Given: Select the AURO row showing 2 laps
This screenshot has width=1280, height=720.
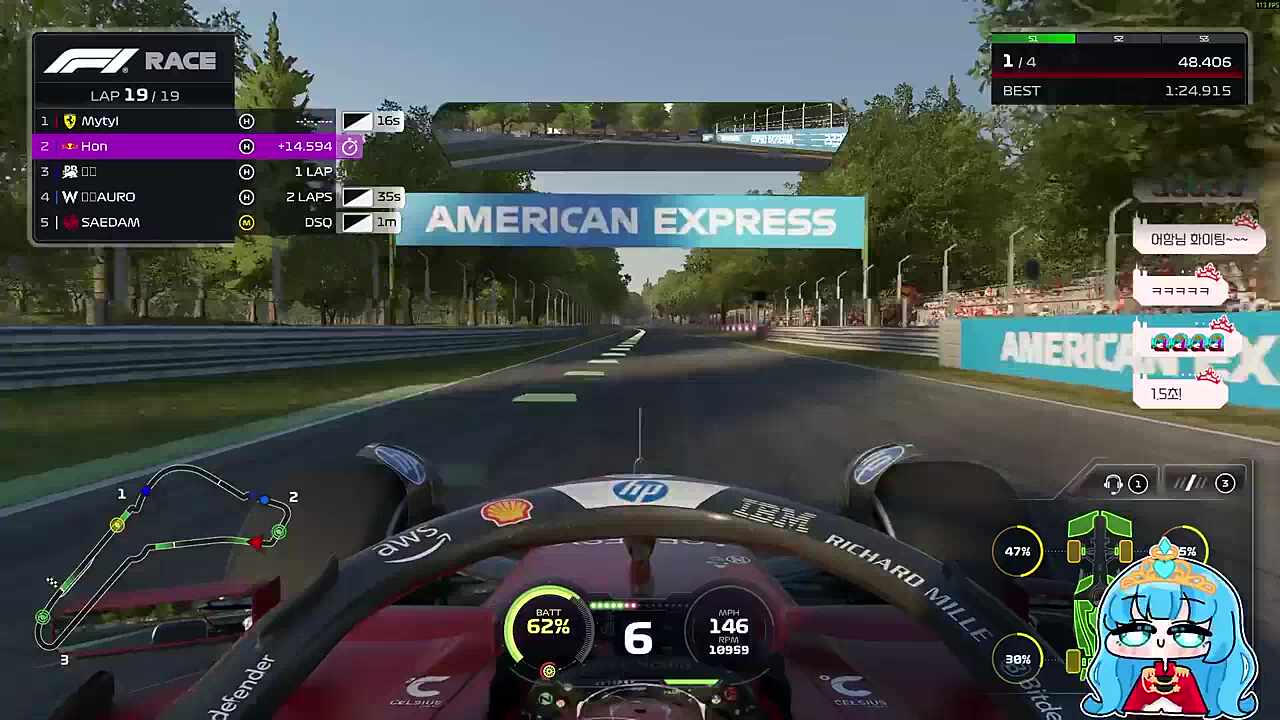Looking at the screenshot, I should tap(135, 197).
